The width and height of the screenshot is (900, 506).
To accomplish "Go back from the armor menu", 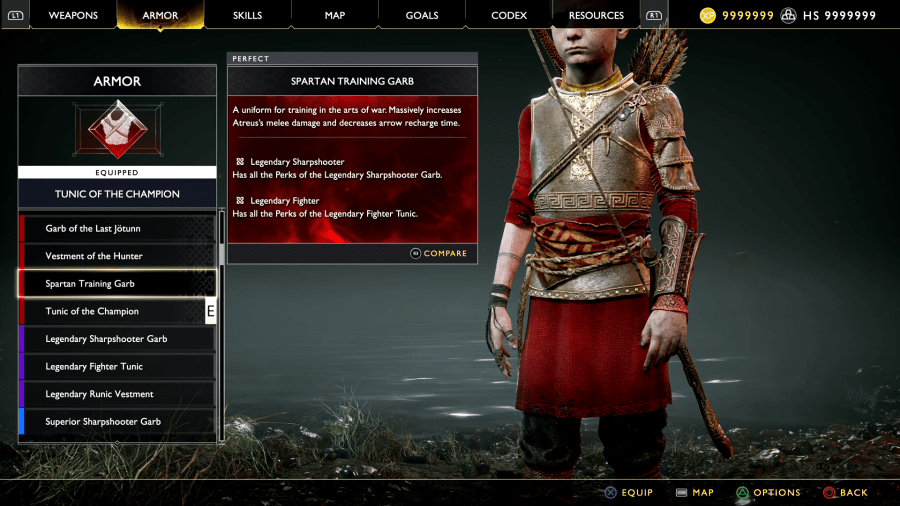I will pyautogui.click(x=845, y=492).
